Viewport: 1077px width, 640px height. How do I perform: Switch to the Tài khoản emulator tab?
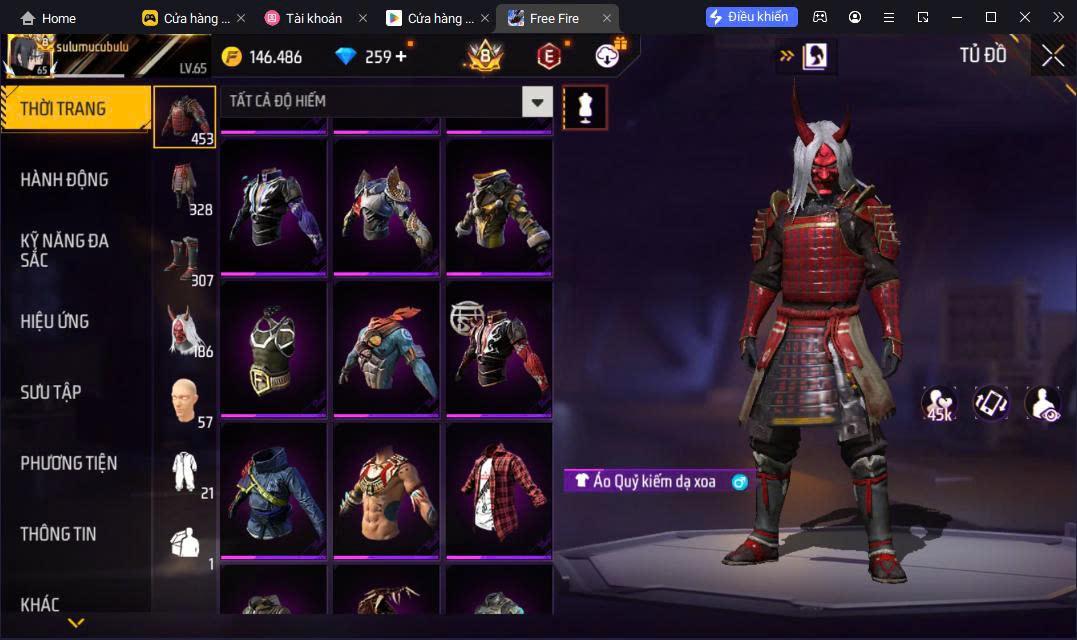(x=313, y=18)
